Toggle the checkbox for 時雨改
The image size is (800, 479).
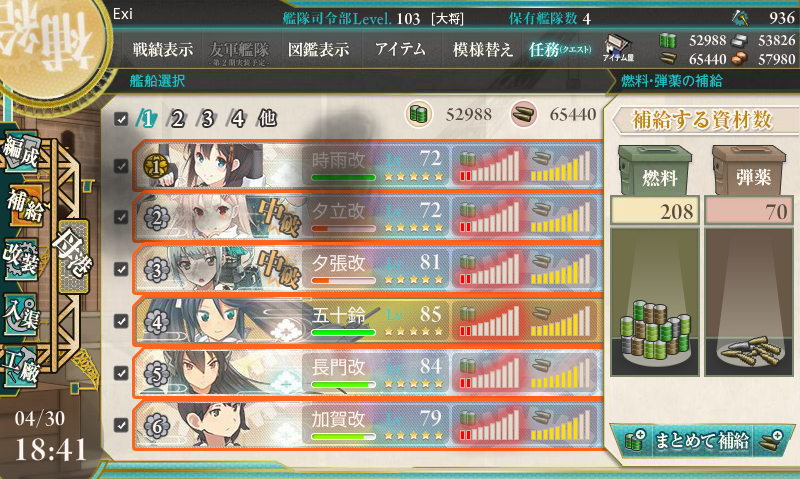point(121,165)
